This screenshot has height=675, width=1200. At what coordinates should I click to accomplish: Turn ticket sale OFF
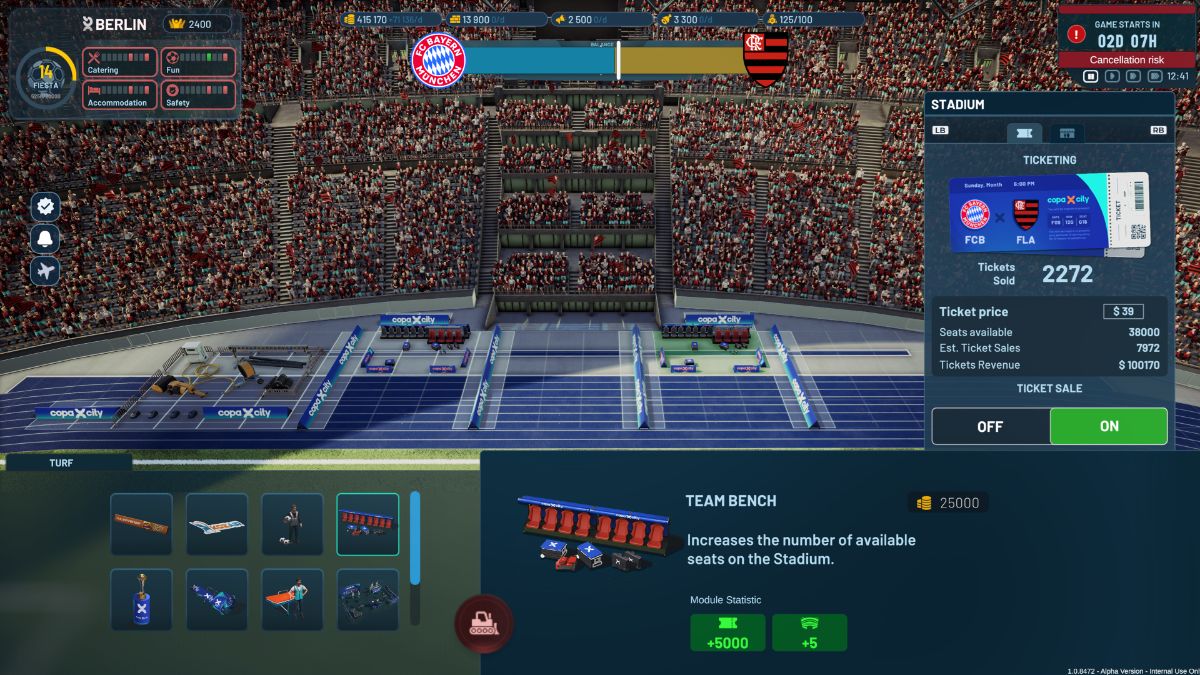coord(990,426)
